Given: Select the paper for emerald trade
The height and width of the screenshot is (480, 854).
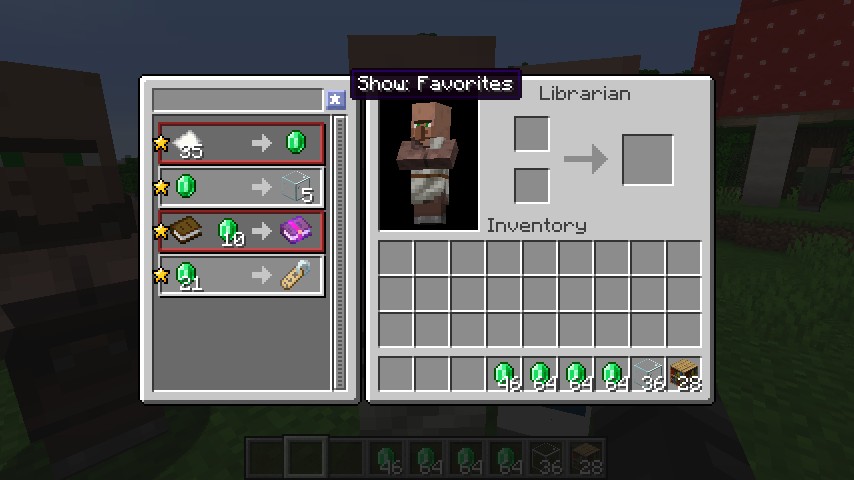Looking at the screenshot, I should pyautogui.click(x=242, y=143).
